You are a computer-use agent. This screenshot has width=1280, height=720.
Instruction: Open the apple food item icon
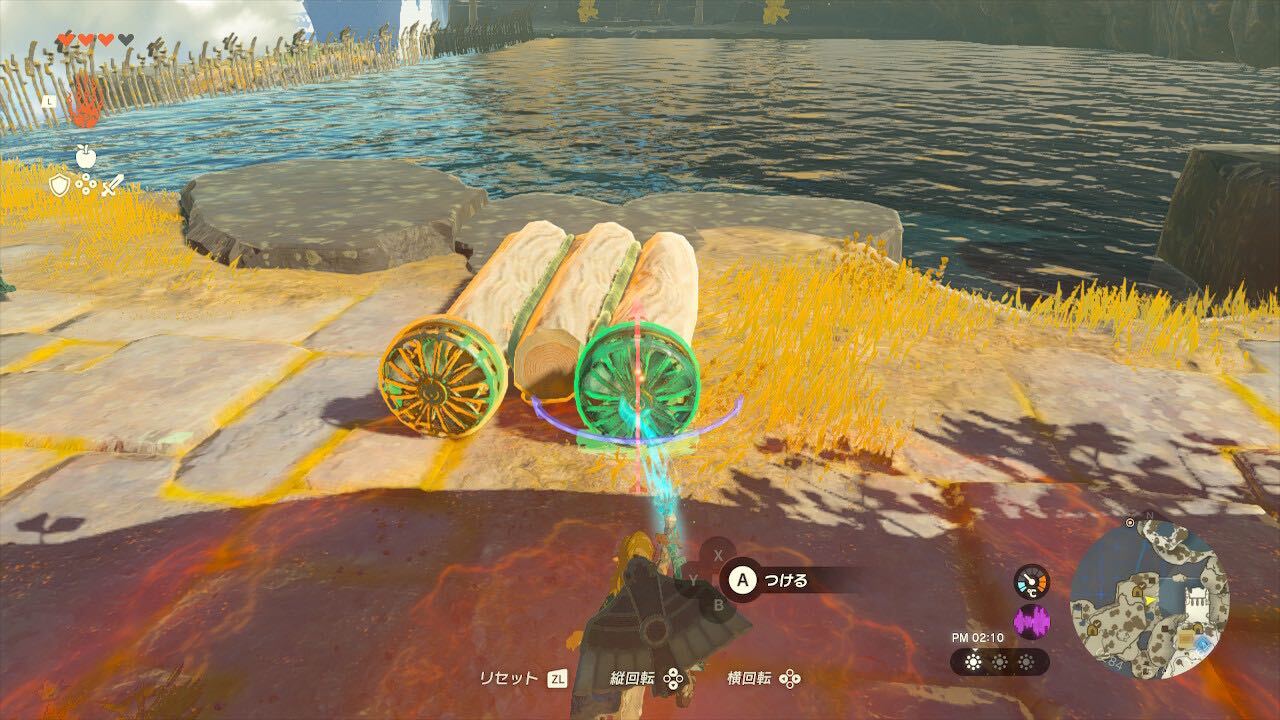pyautogui.click(x=85, y=157)
